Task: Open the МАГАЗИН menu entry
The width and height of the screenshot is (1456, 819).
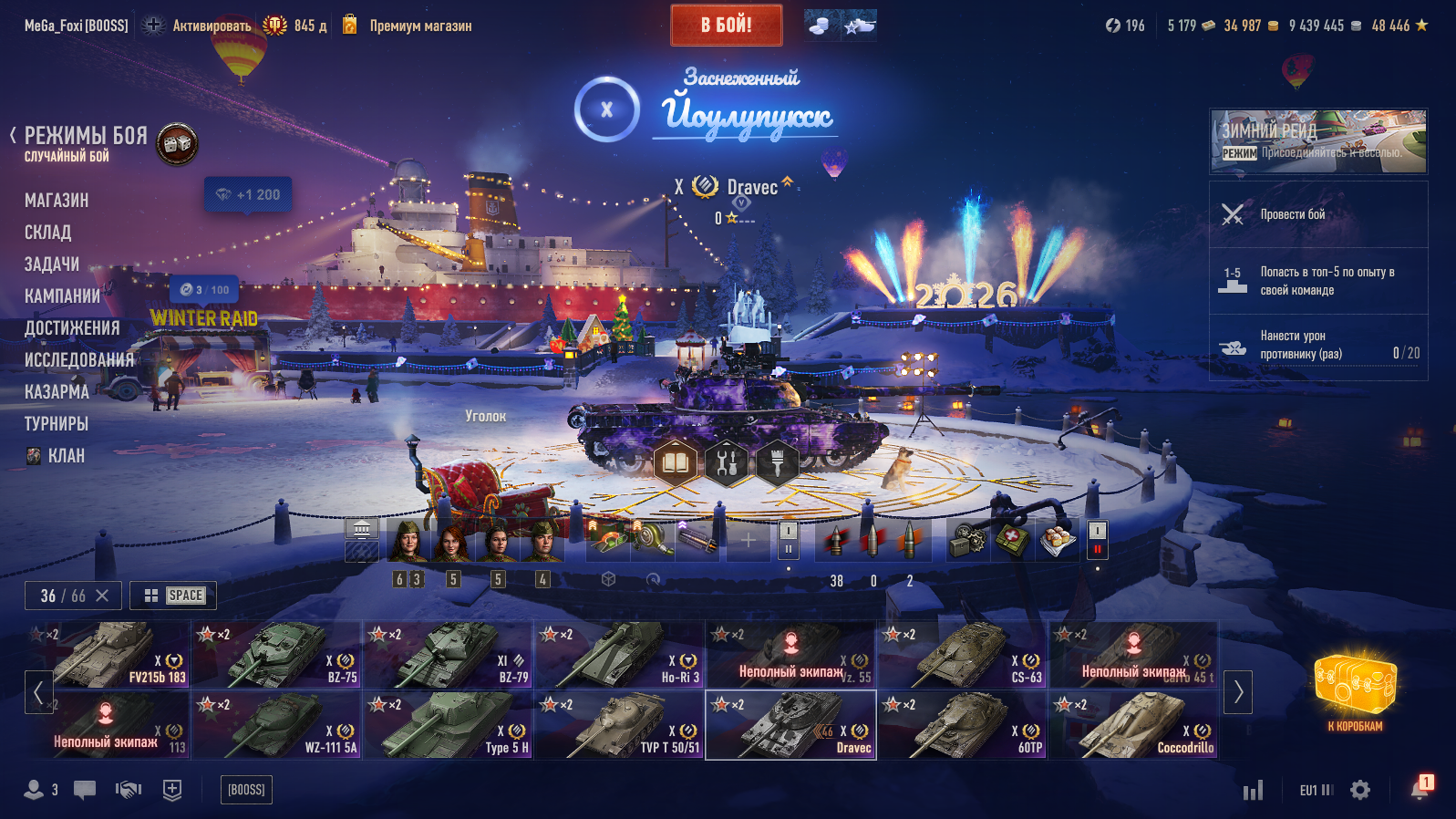Action: tap(57, 201)
